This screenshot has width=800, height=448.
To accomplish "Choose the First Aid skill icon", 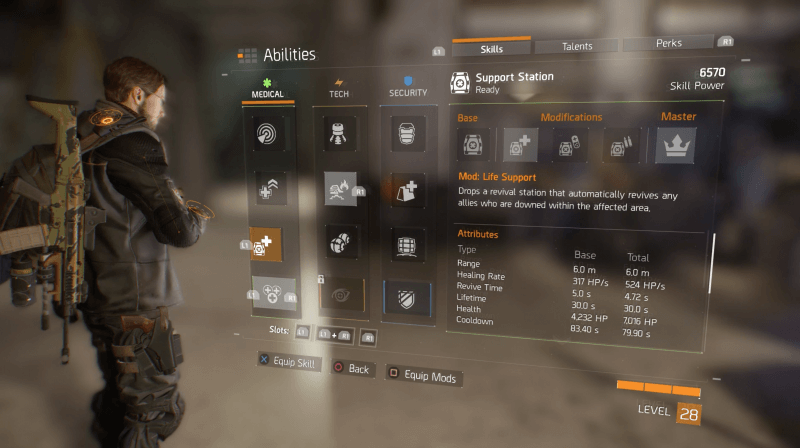I will coord(268,187).
